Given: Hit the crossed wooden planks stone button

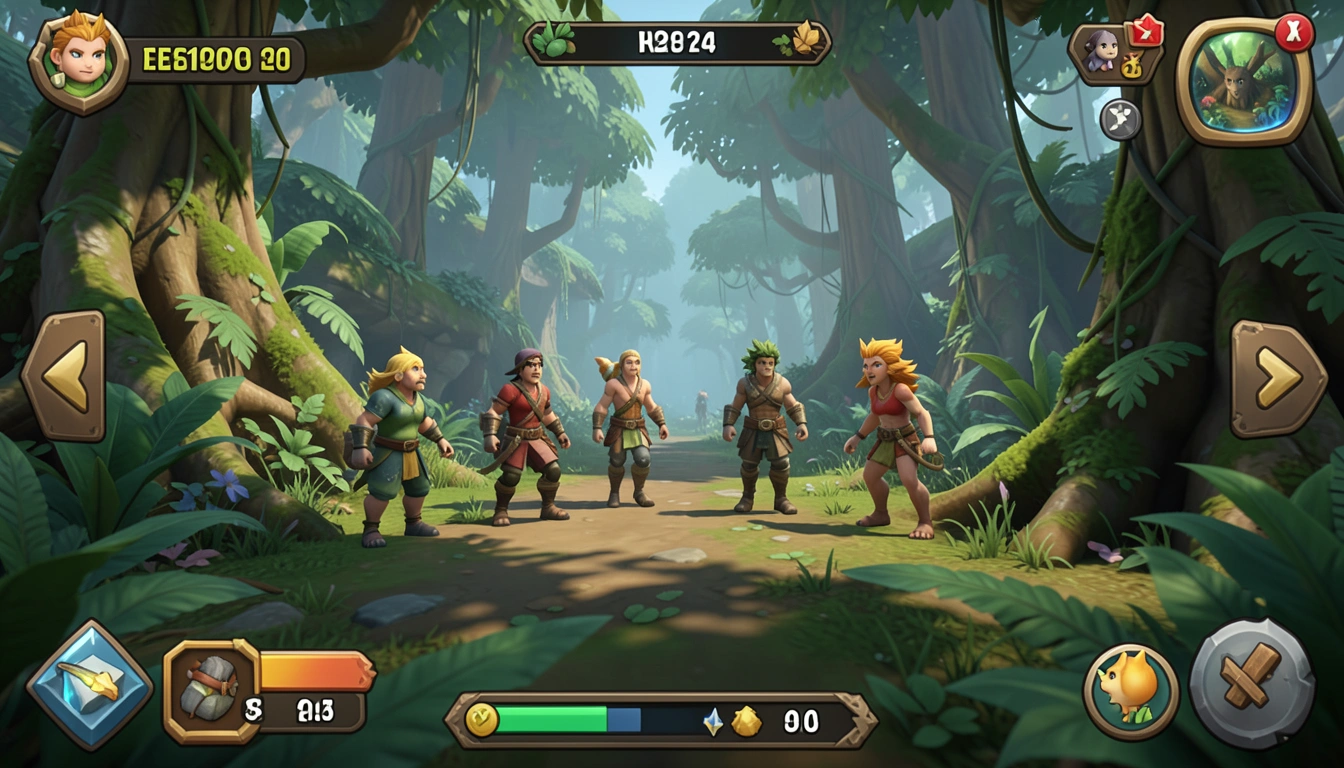Looking at the screenshot, I should [1250, 683].
